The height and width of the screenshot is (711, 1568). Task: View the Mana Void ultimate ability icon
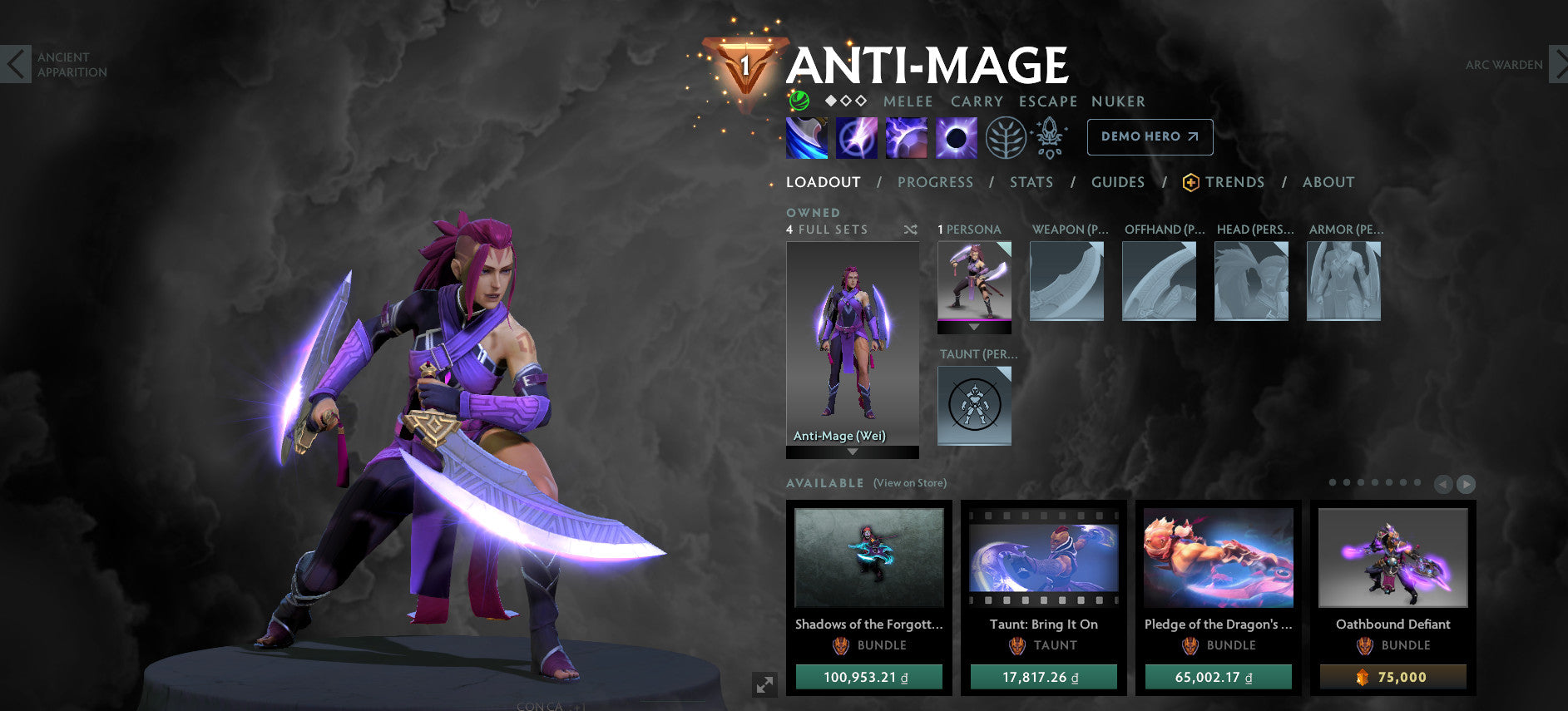click(957, 137)
